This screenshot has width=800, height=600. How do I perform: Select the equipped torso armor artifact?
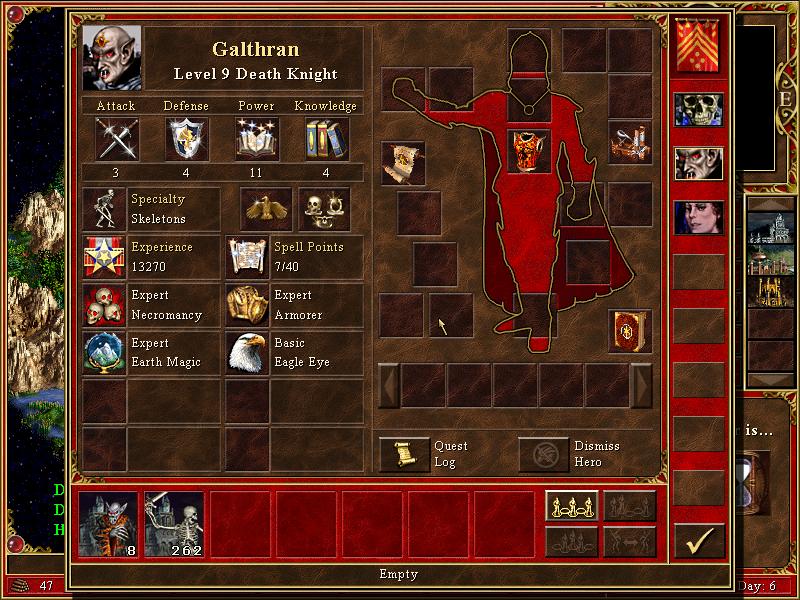529,151
